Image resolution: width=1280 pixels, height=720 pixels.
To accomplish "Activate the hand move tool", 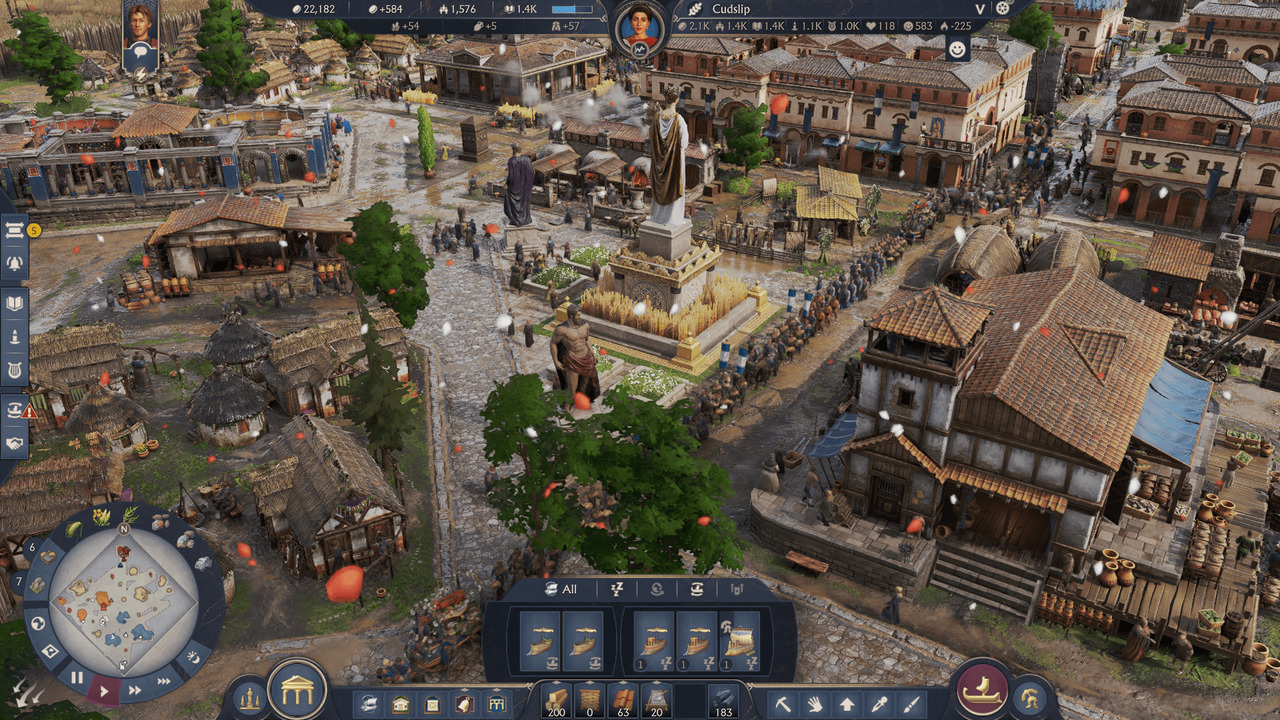I will [x=814, y=704].
